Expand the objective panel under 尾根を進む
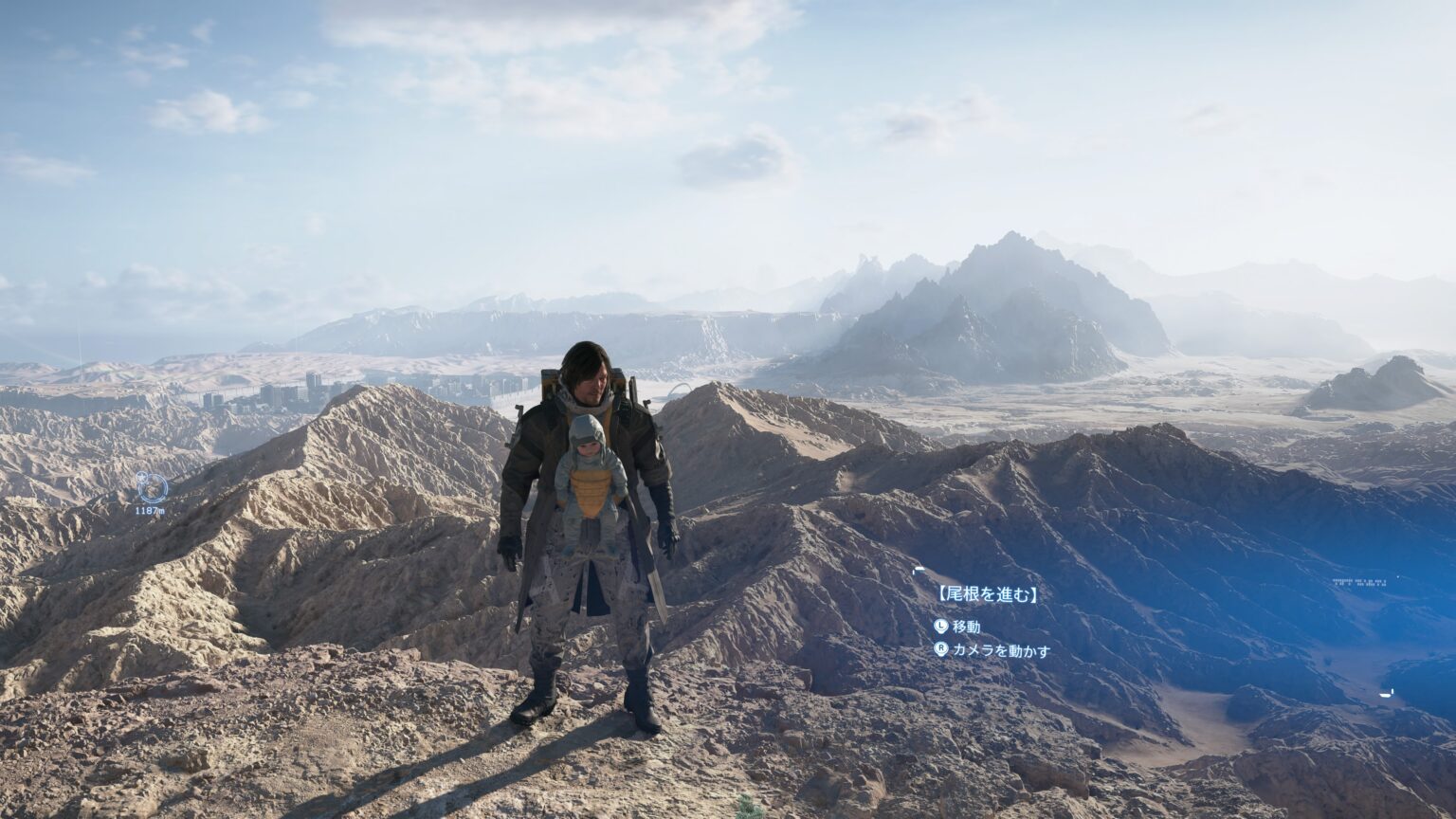Image resolution: width=1456 pixels, height=819 pixels. (988, 593)
